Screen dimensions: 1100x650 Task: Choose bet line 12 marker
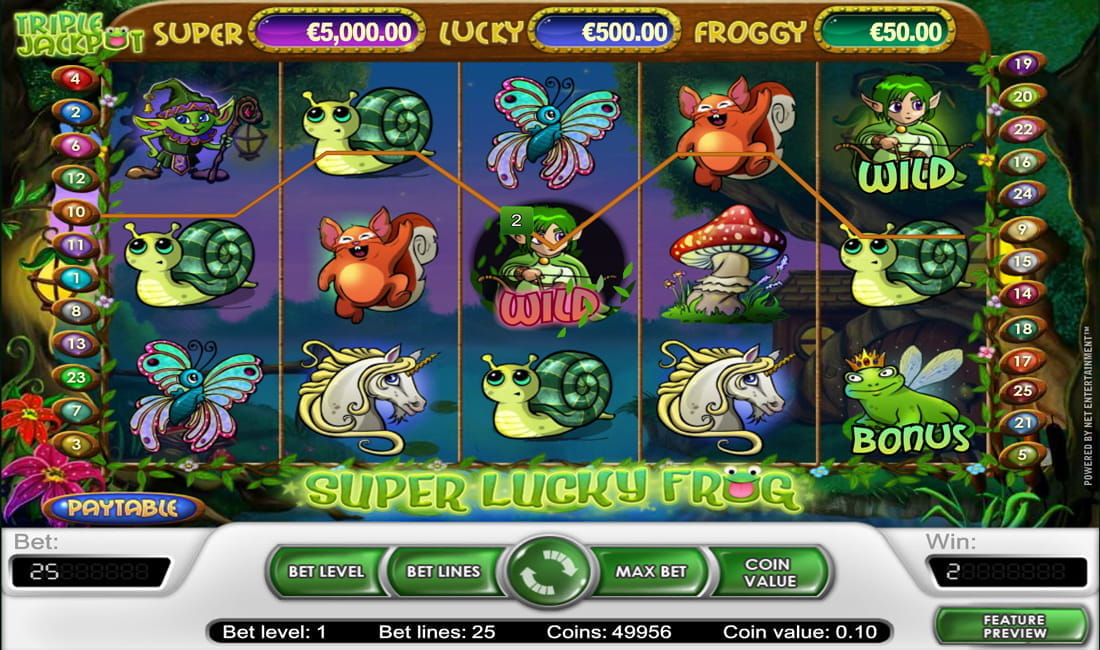pos(76,178)
